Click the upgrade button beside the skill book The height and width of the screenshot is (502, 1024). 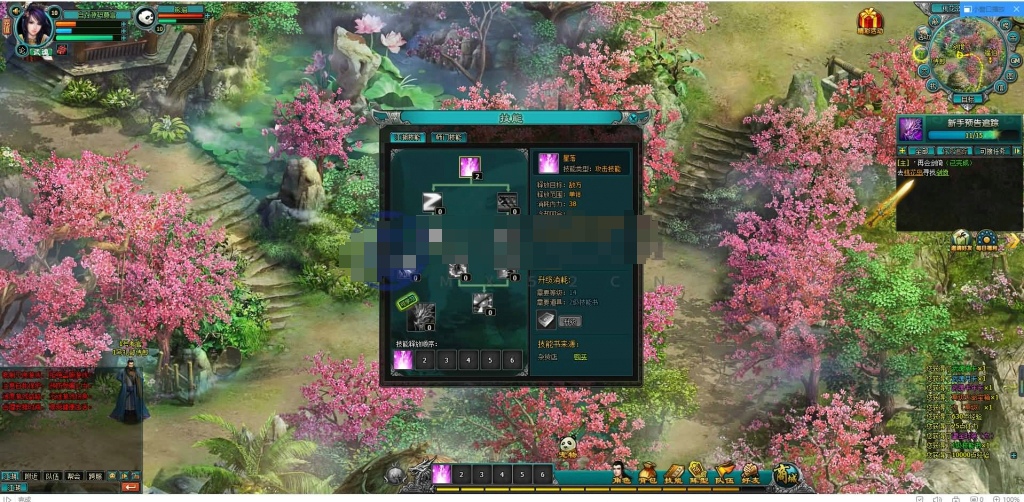[568, 321]
